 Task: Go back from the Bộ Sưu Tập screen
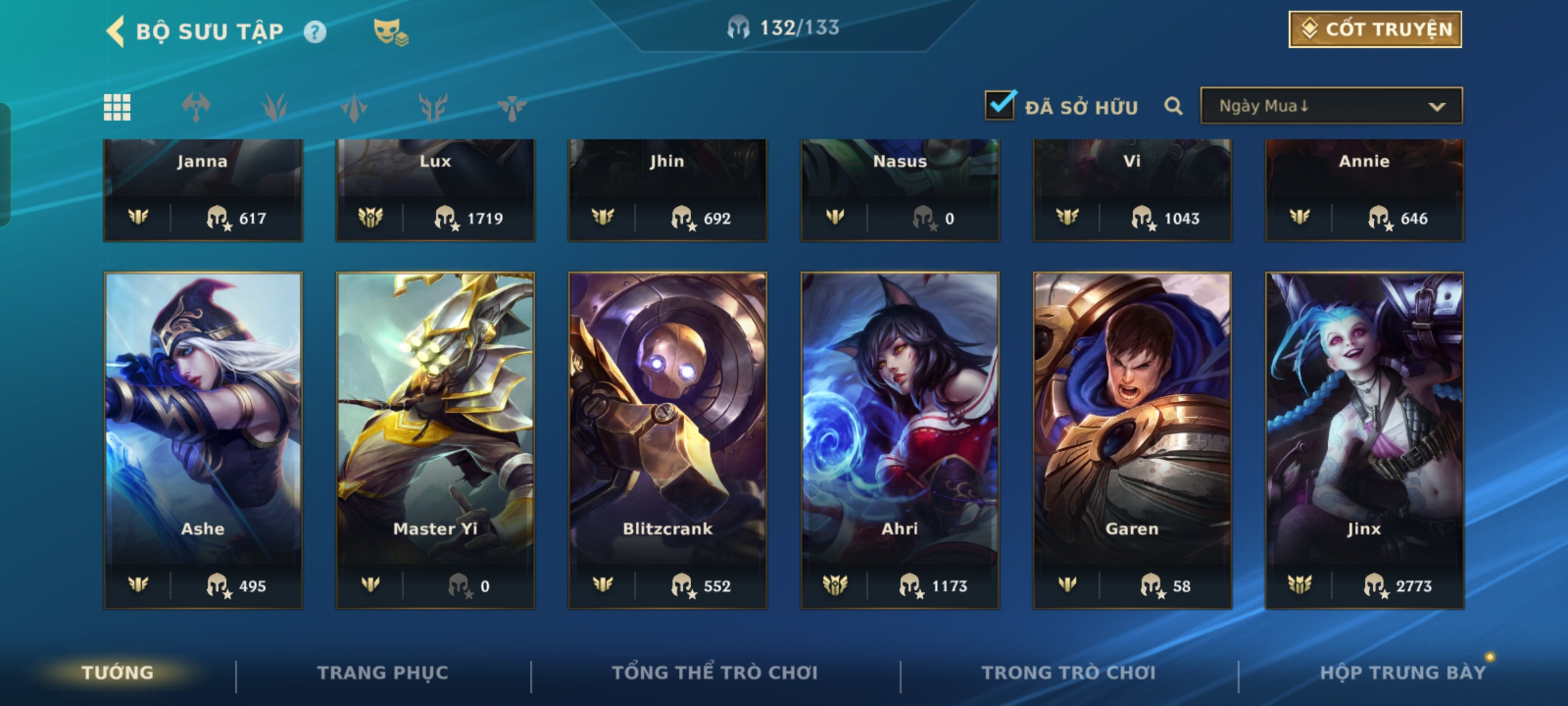(x=116, y=31)
